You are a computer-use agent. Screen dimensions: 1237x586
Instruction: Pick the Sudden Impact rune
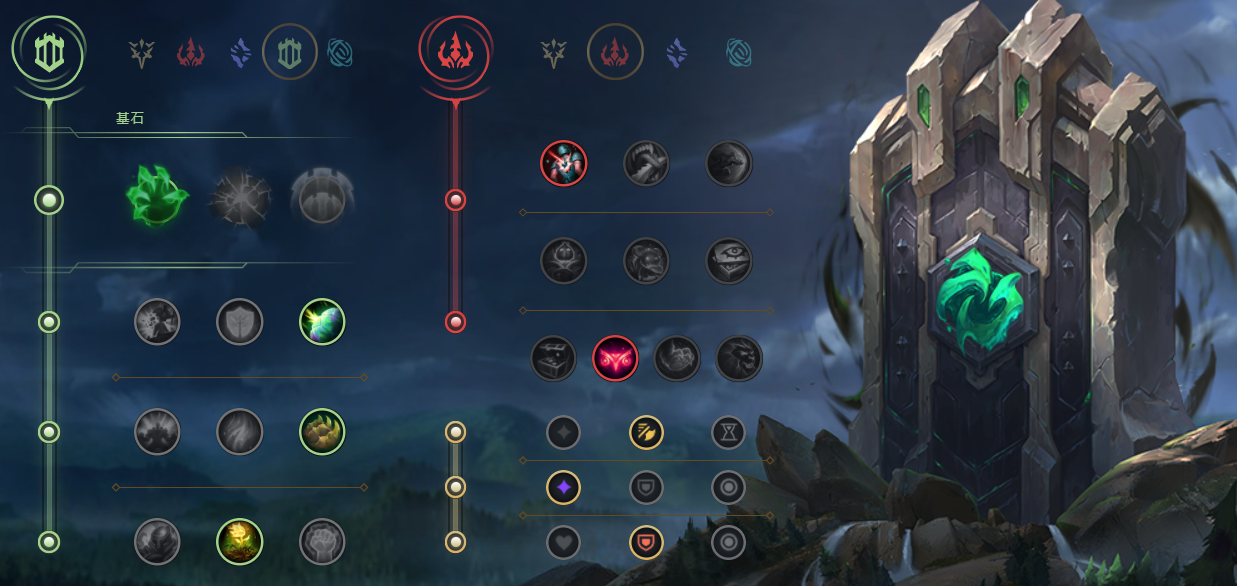(x=729, y=163)
